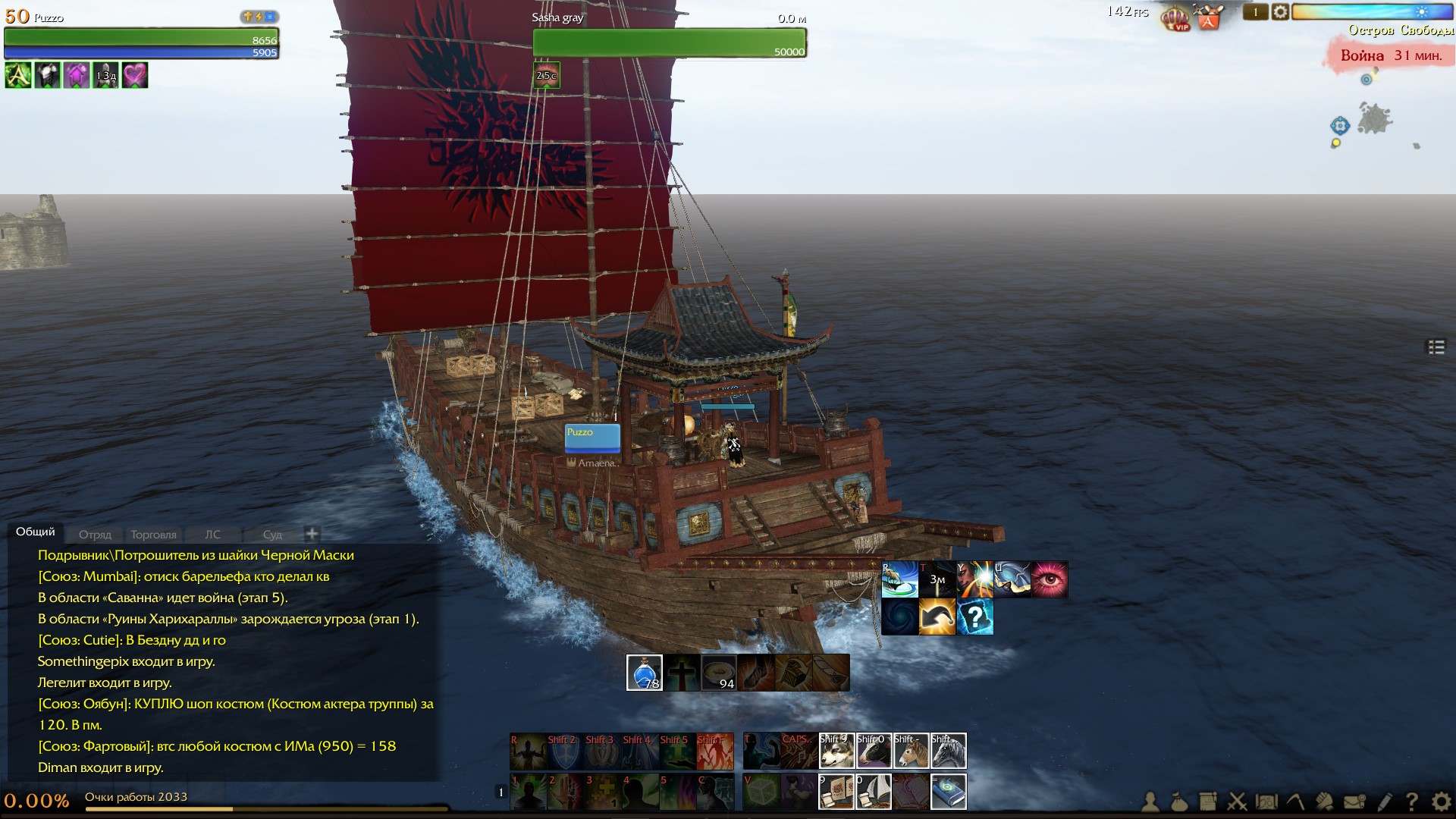Toggle the quest list panel icon

tap(1436, 347)
